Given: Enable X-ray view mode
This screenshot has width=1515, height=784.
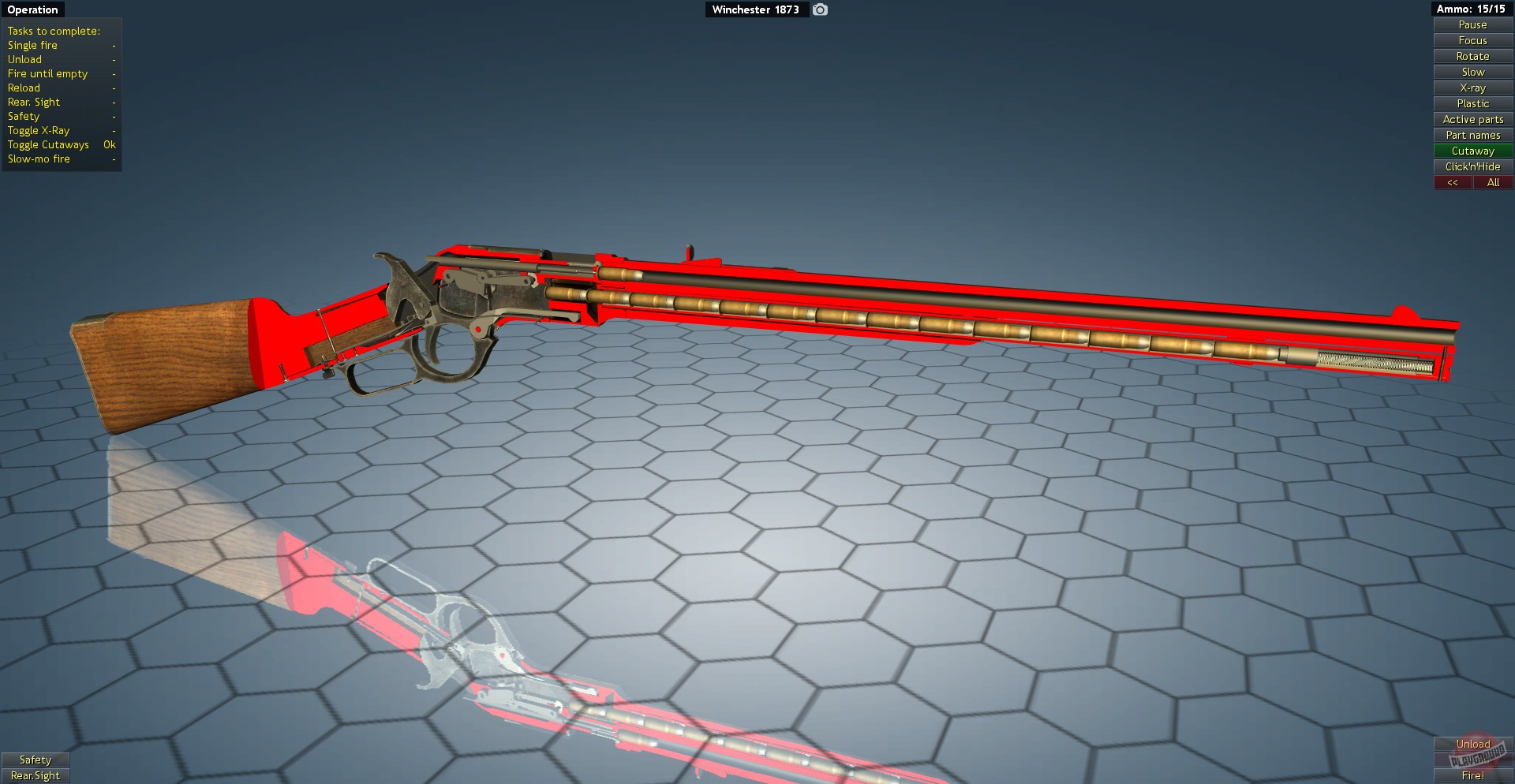Looking at the screenshot, I should pos(1472,88).
